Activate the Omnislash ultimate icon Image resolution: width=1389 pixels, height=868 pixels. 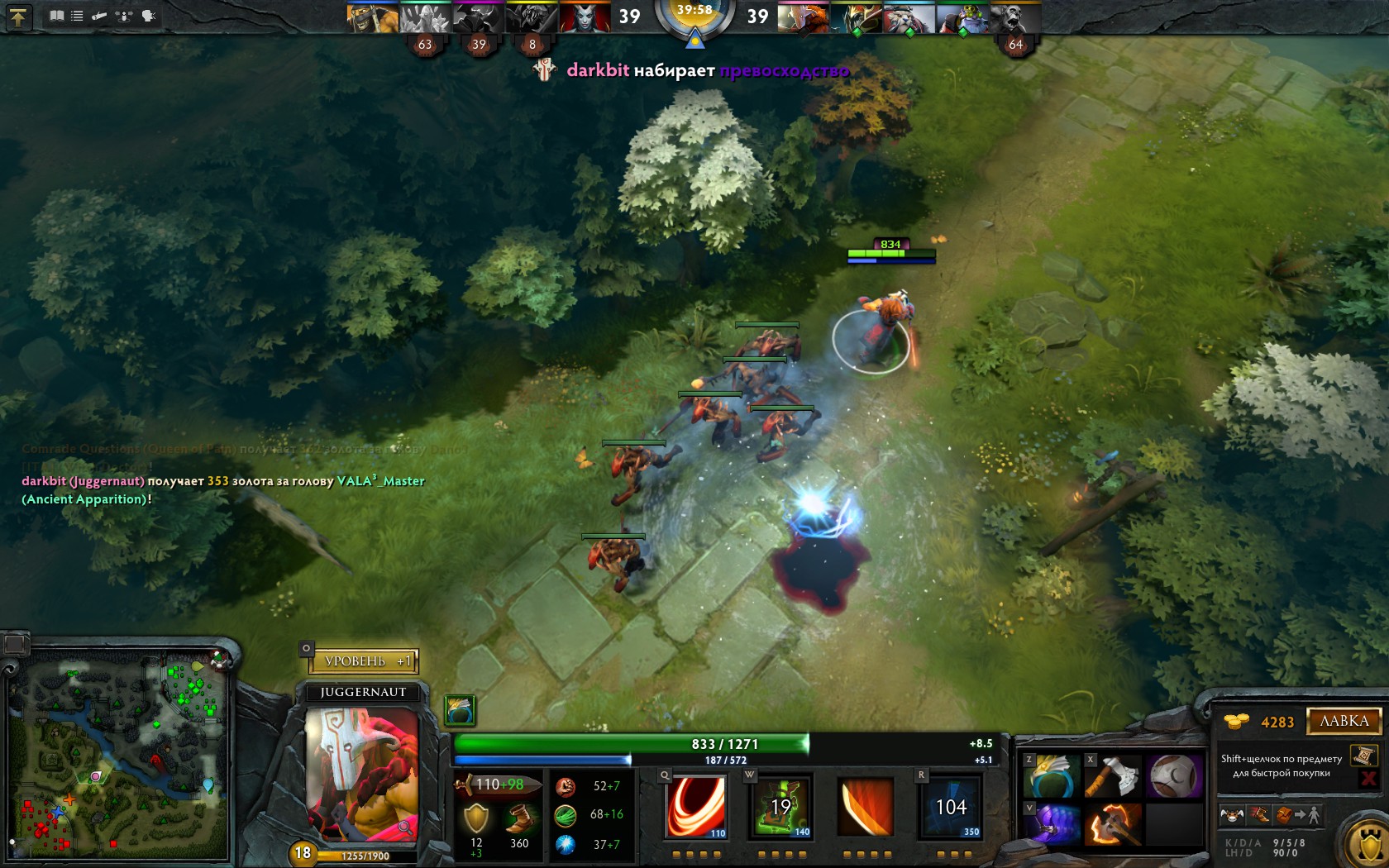point(951,806)
